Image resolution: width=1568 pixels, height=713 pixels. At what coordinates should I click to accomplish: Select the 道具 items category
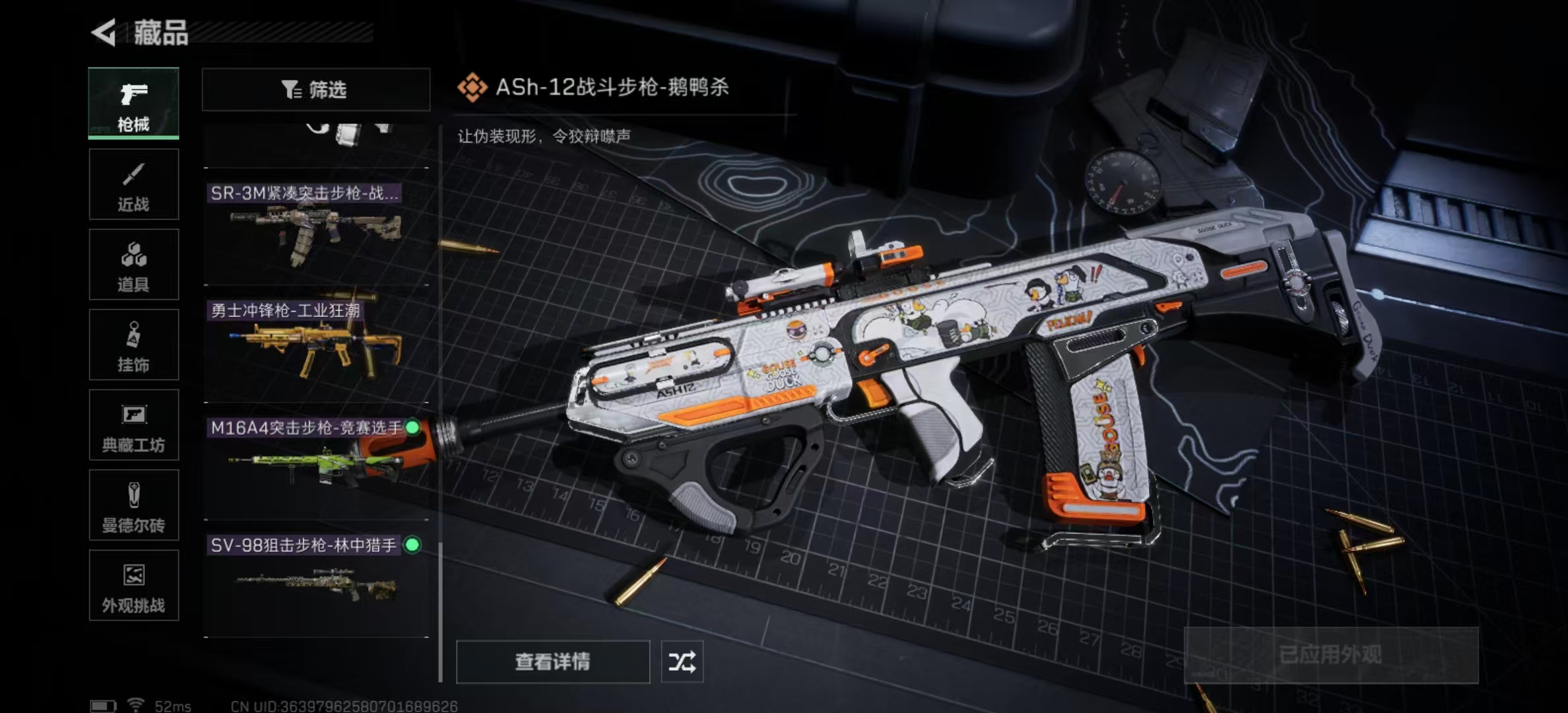point(133,265)
